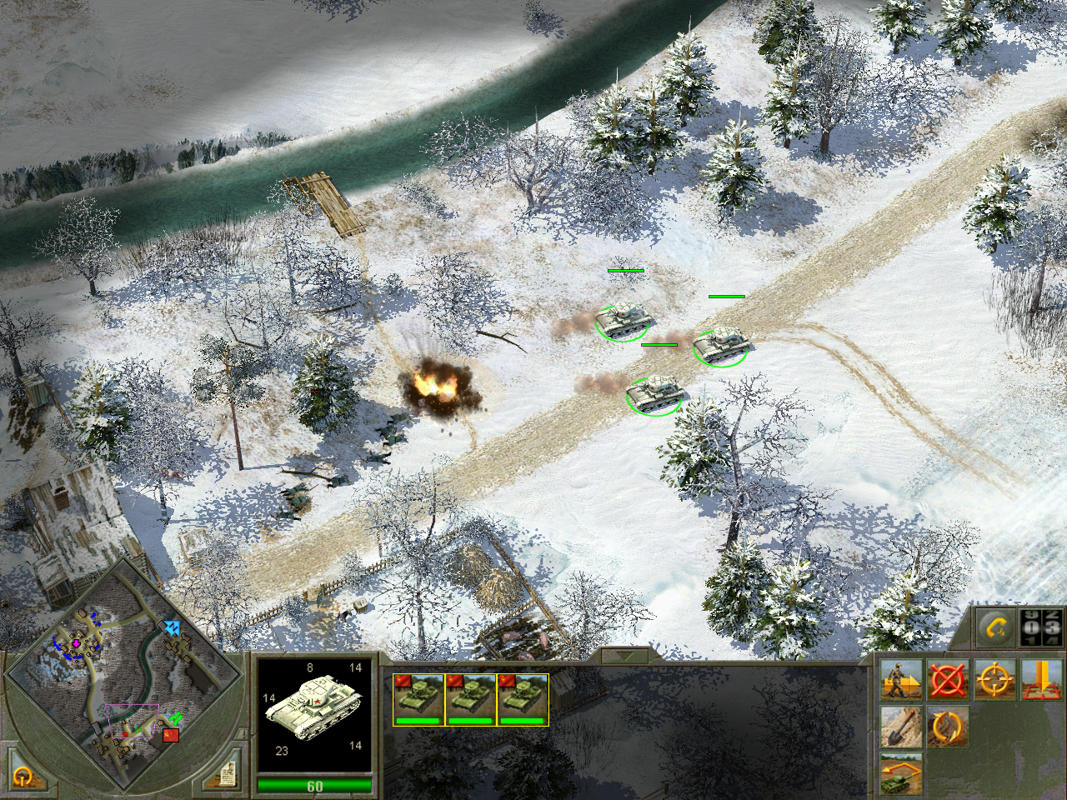Use the shovel entrench command

(902, 727)
